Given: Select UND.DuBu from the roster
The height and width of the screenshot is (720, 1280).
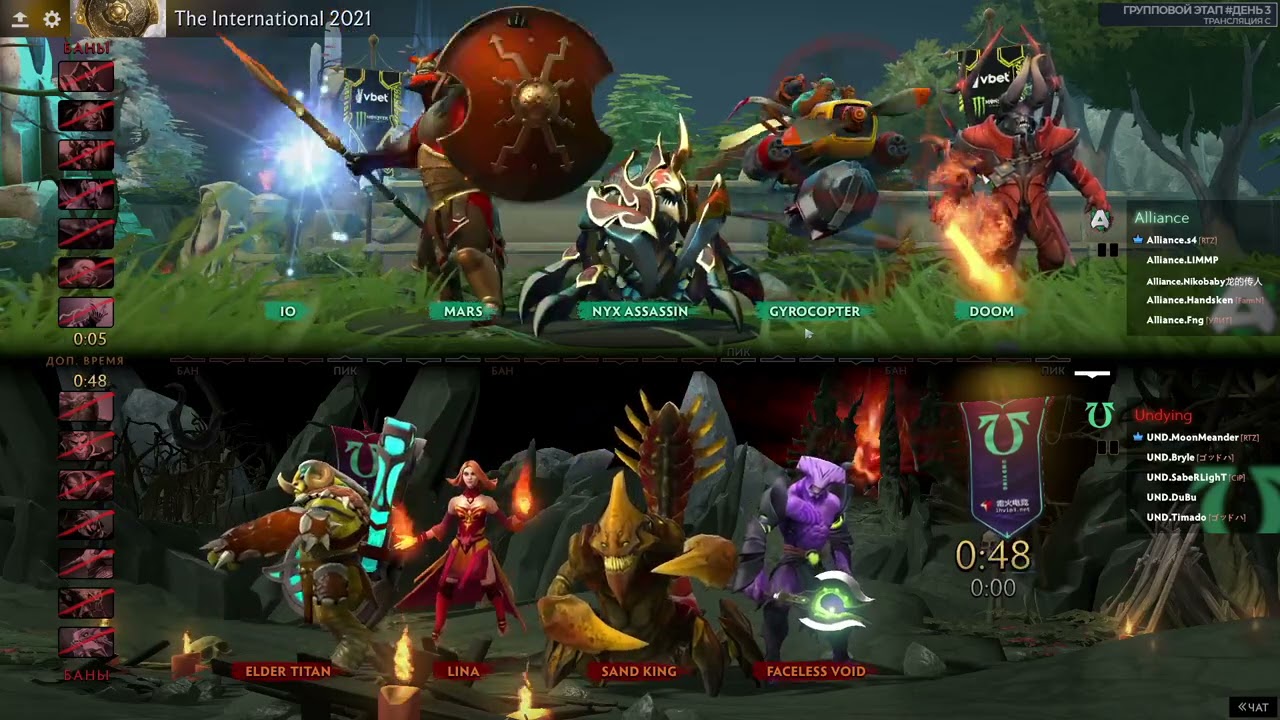Looking at the screenshot, I should click(1171, 497).
